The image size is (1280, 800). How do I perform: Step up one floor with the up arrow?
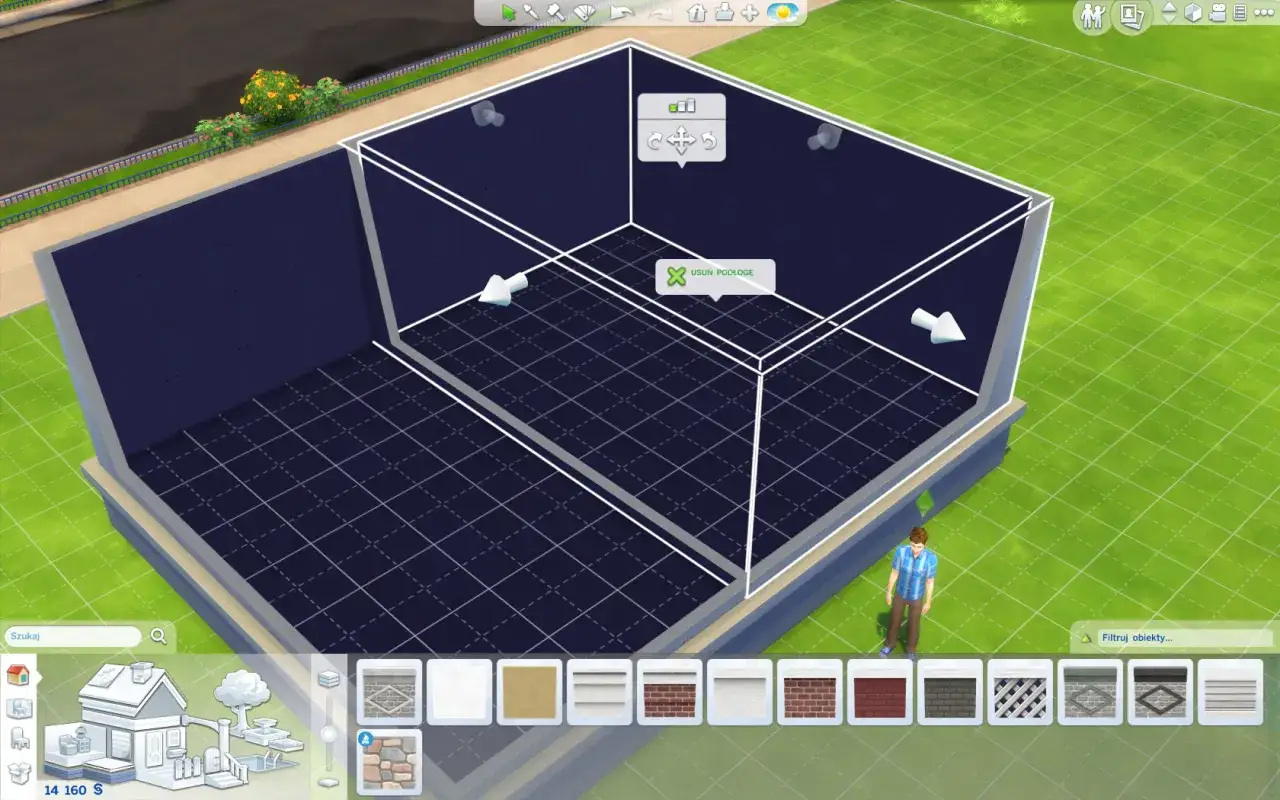[1169, 9]
